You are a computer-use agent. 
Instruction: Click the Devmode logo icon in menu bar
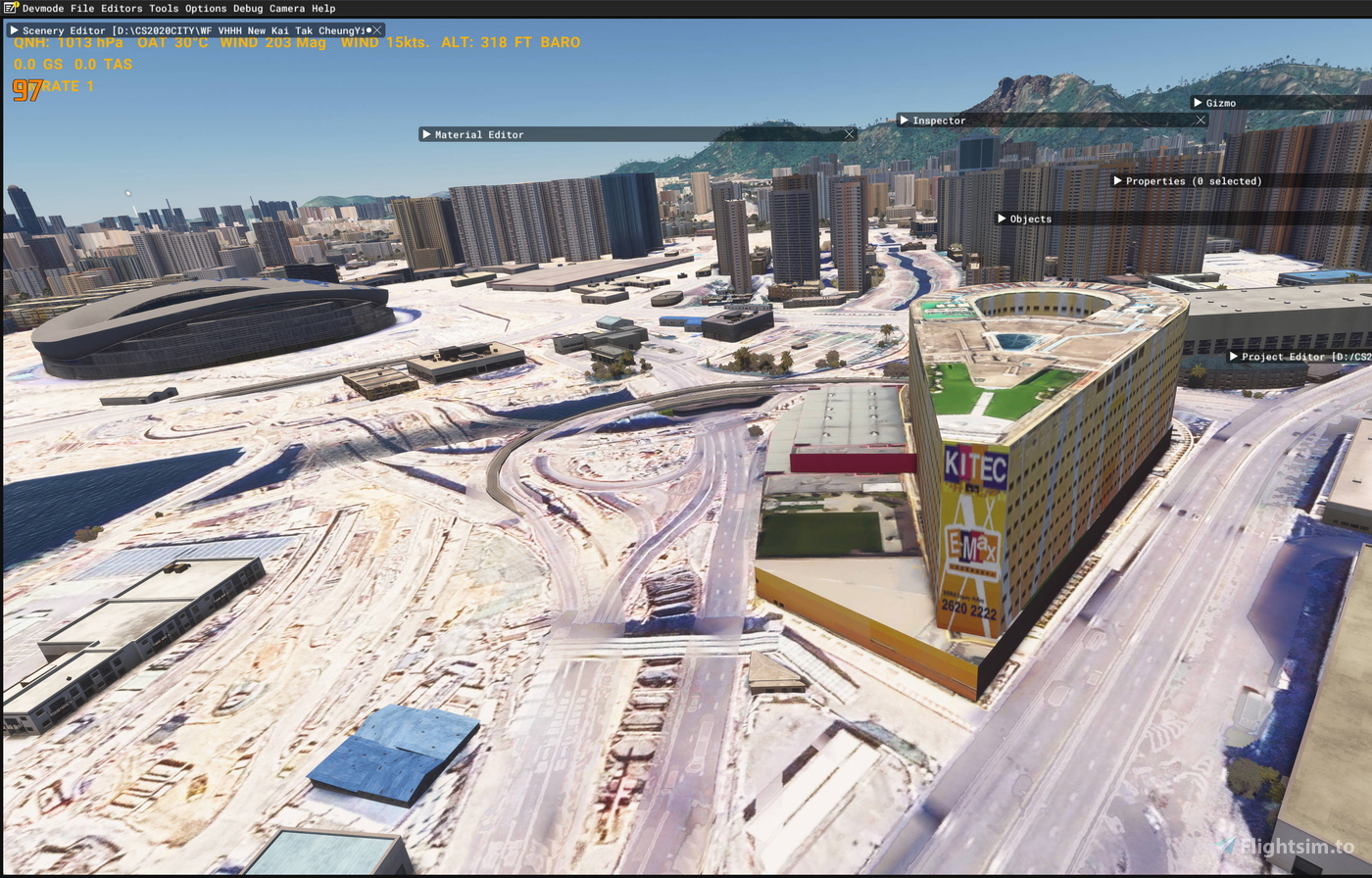tap(9, 8)
